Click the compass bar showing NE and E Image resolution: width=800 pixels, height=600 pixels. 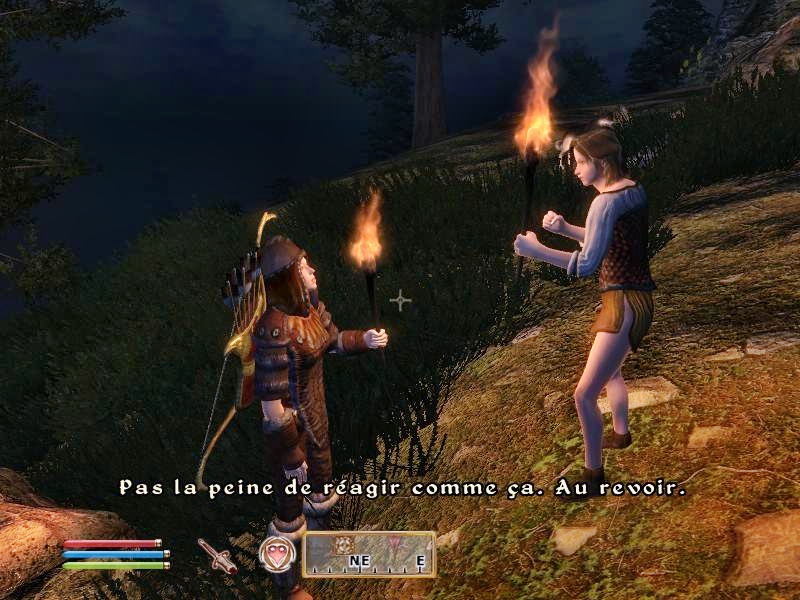click(x=368, y=554)
